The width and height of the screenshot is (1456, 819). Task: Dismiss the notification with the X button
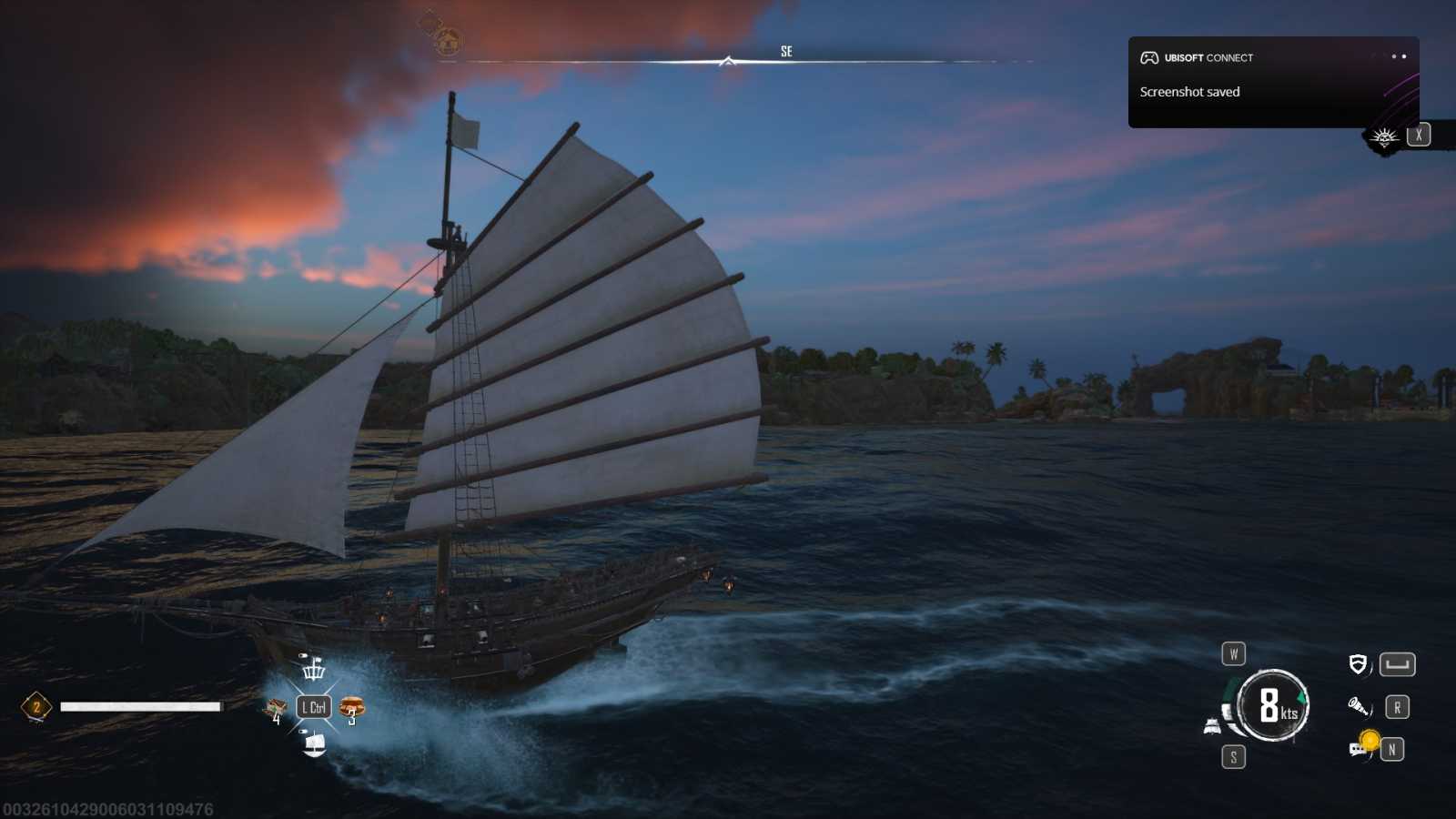(x=1418, y=135)
